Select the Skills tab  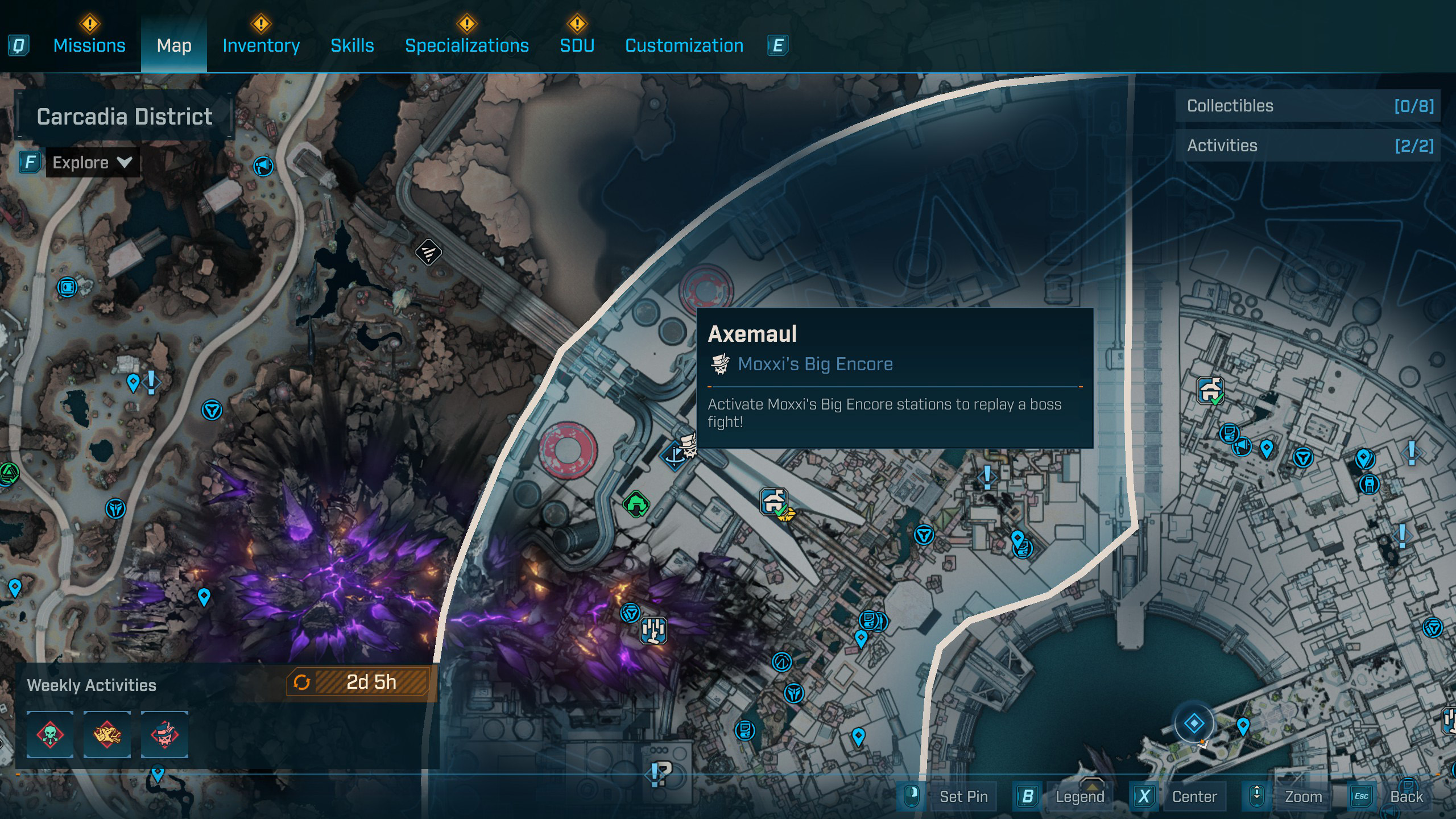352,45
